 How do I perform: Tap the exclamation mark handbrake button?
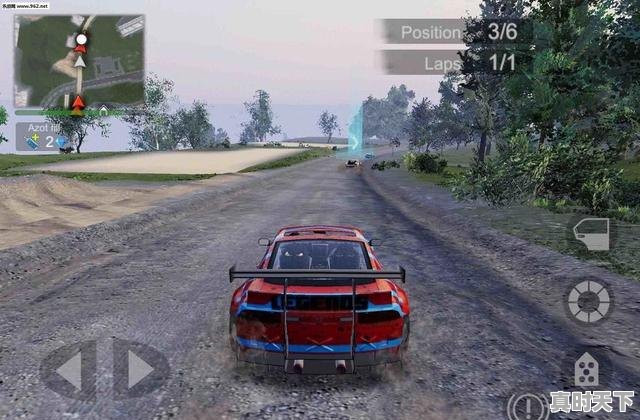[x=527, y=407]
